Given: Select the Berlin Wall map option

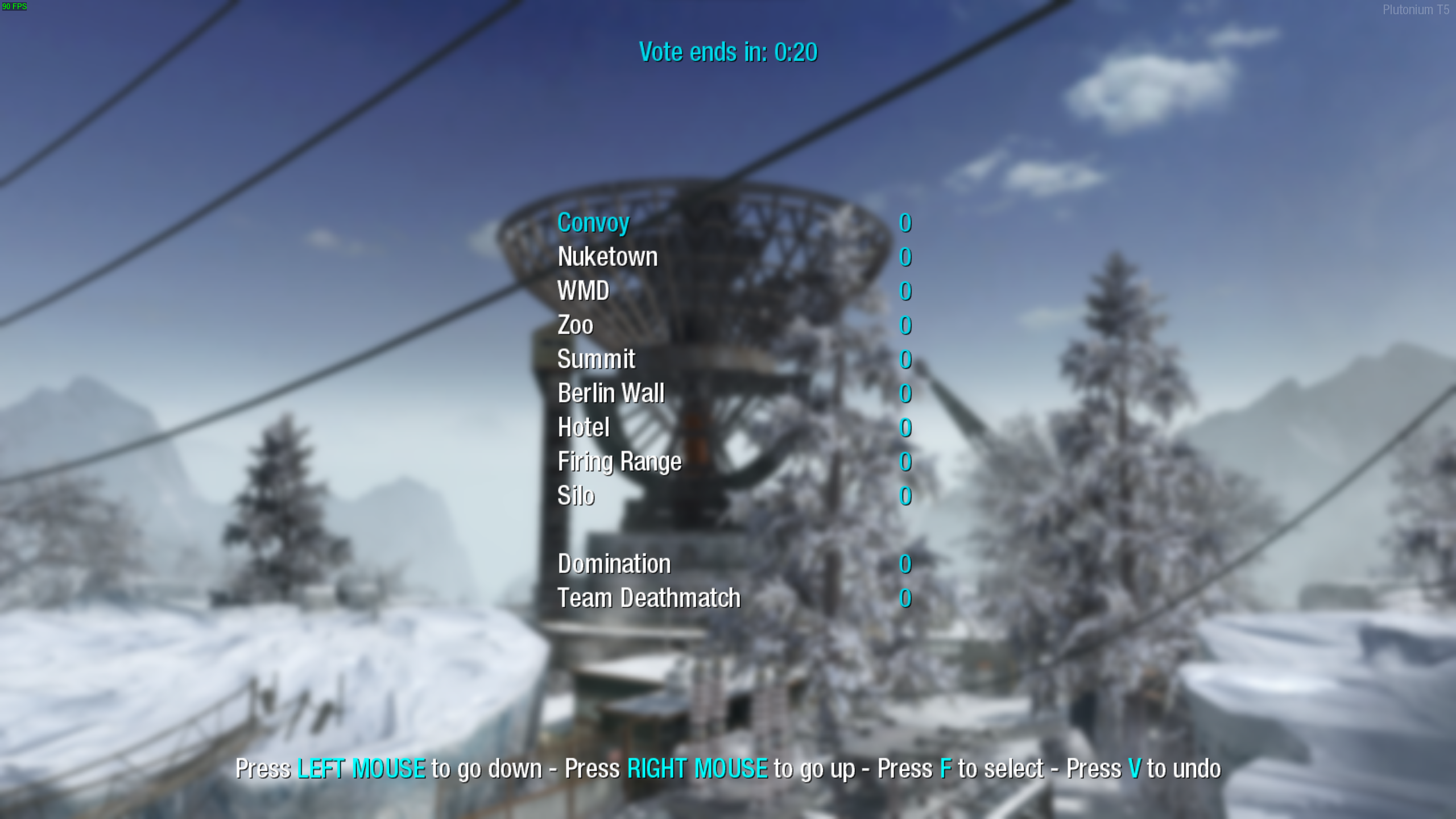Looking at the screenshot, I should tap(611, 394).
